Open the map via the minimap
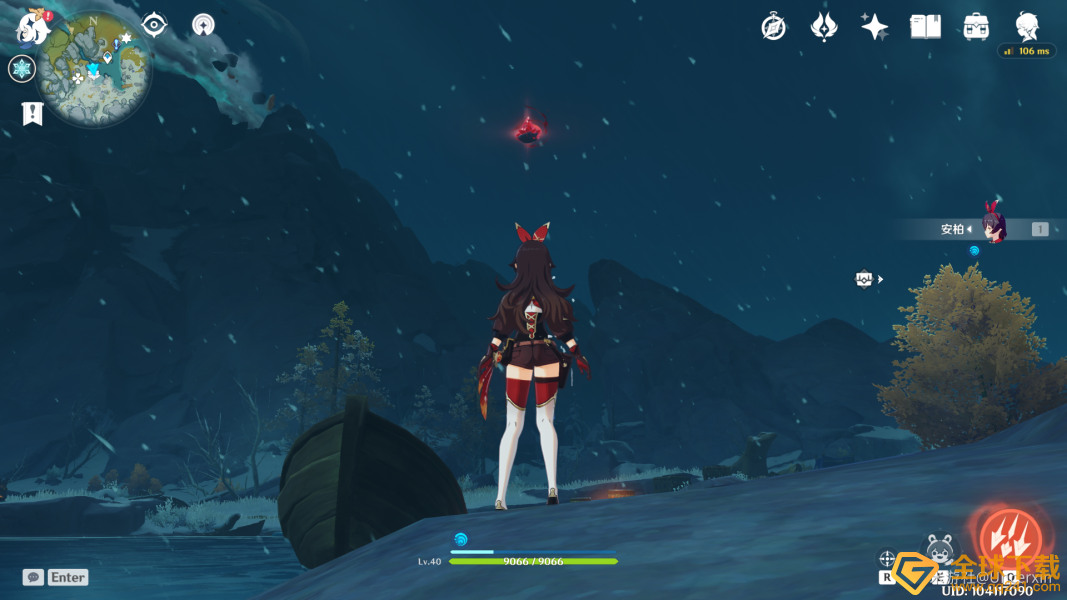The width and height of the screenshot is (1067, 600). (94, 68)
